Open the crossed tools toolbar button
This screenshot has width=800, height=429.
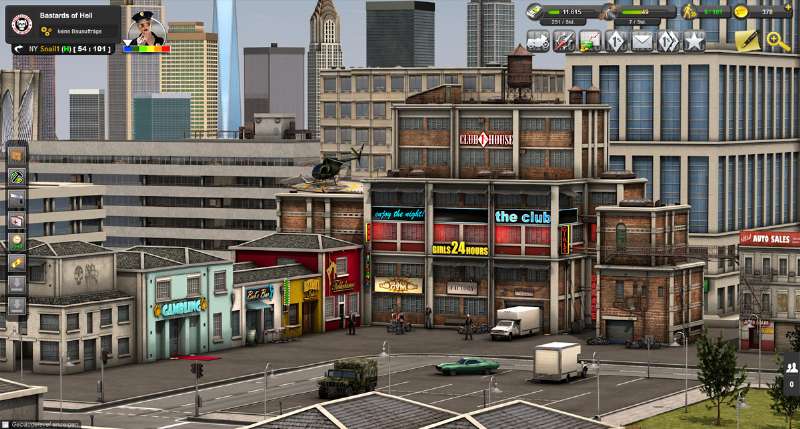[564, 41]
